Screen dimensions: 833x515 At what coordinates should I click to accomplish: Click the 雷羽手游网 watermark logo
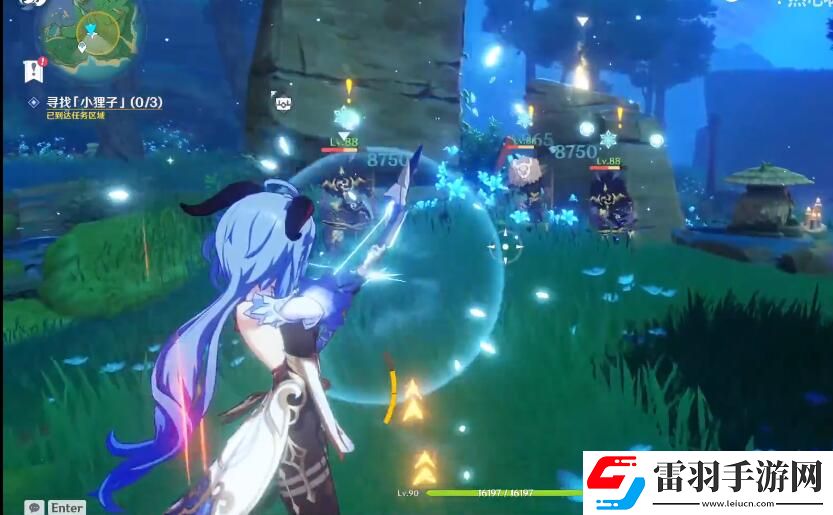coord(706,483)
